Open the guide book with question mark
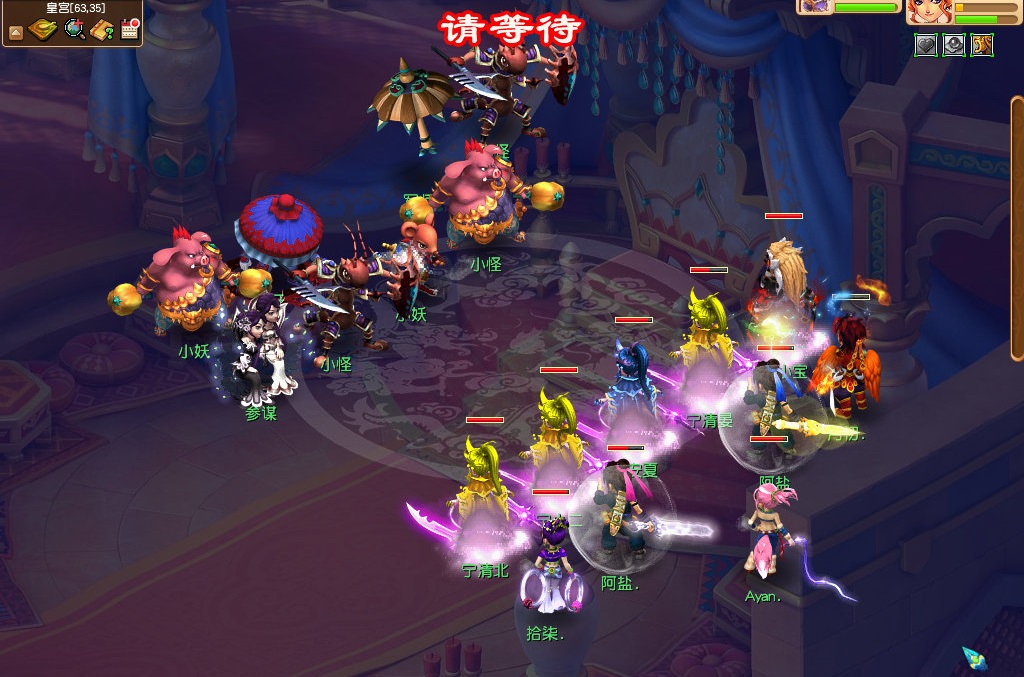Viewport: 1024px width, 677px height. click(x=102, y=30)
